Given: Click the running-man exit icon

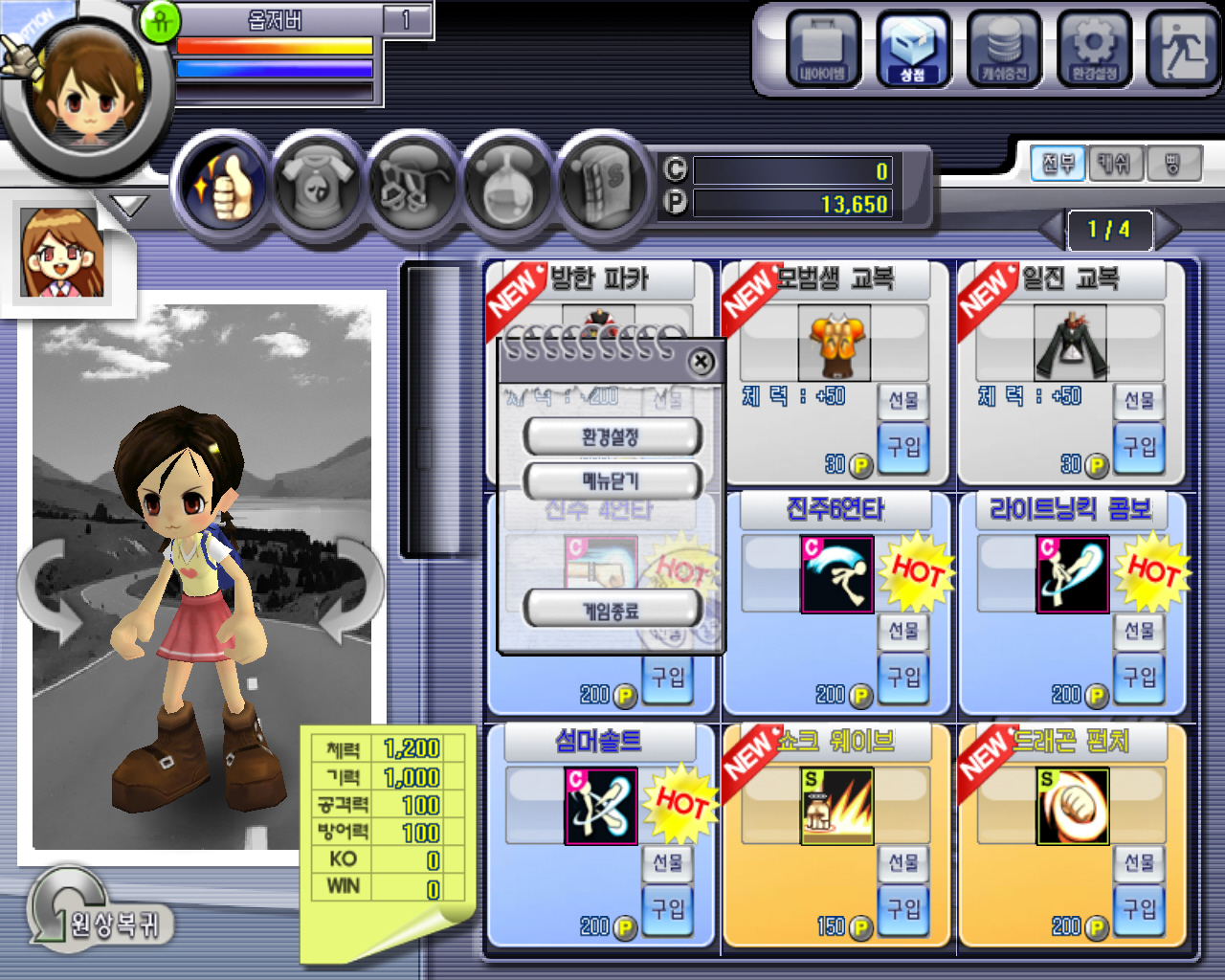Looking at the screenshot, I should point(1181,49).
